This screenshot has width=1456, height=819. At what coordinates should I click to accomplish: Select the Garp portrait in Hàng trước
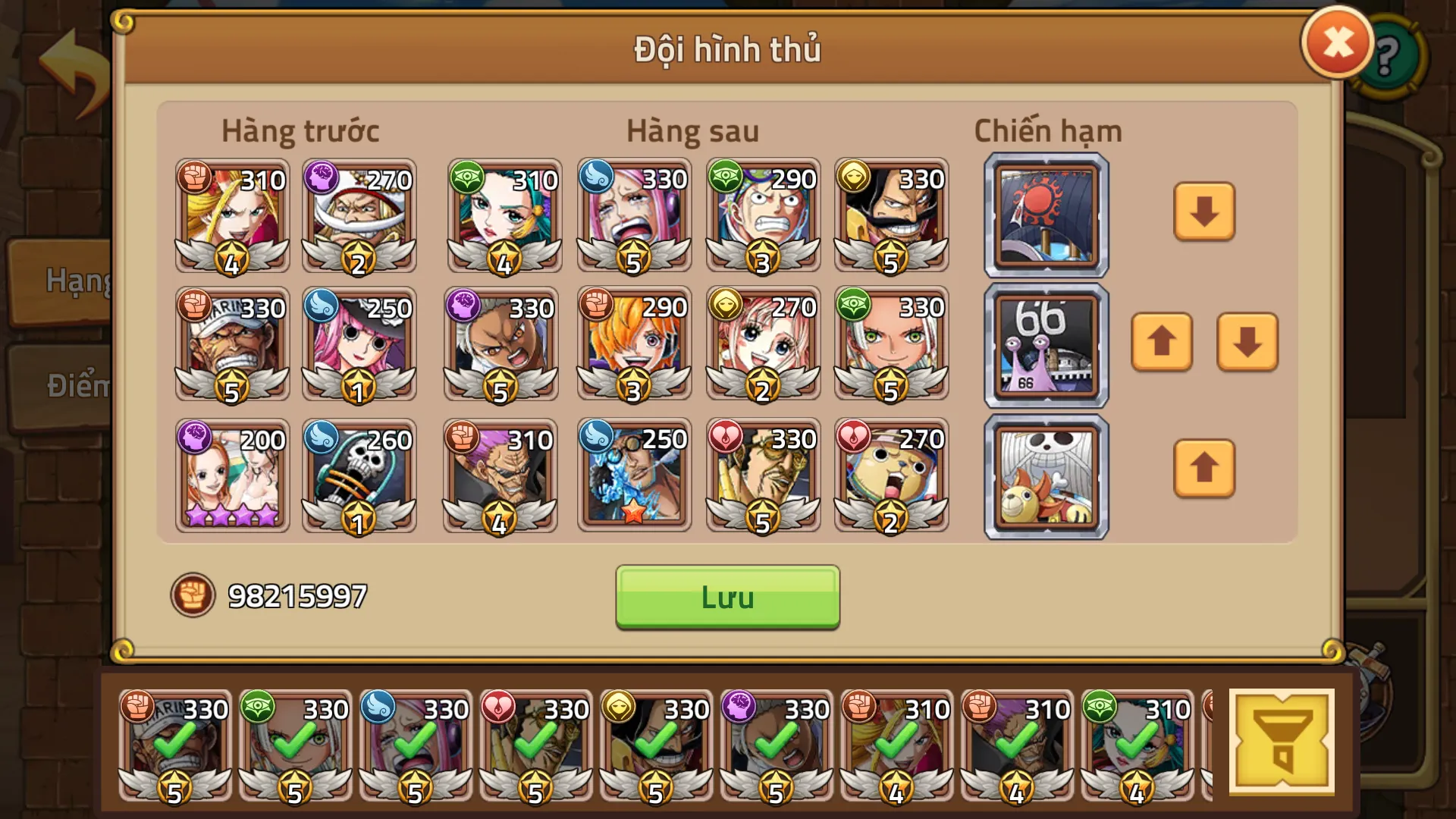tap(231, 345)
